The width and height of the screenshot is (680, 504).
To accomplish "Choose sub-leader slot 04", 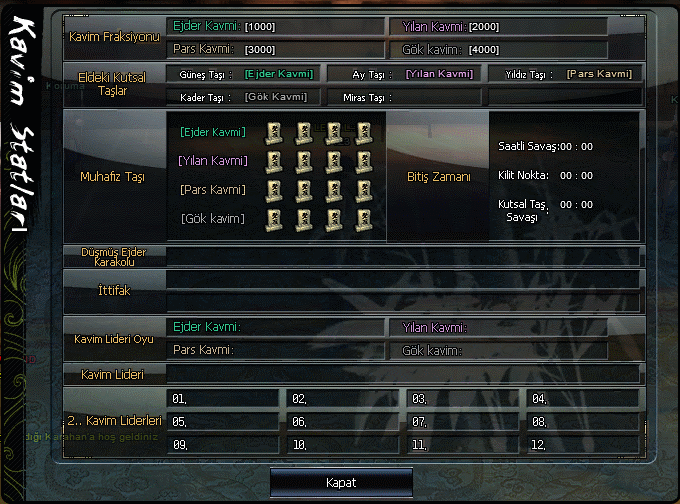I will coord(582,399).
